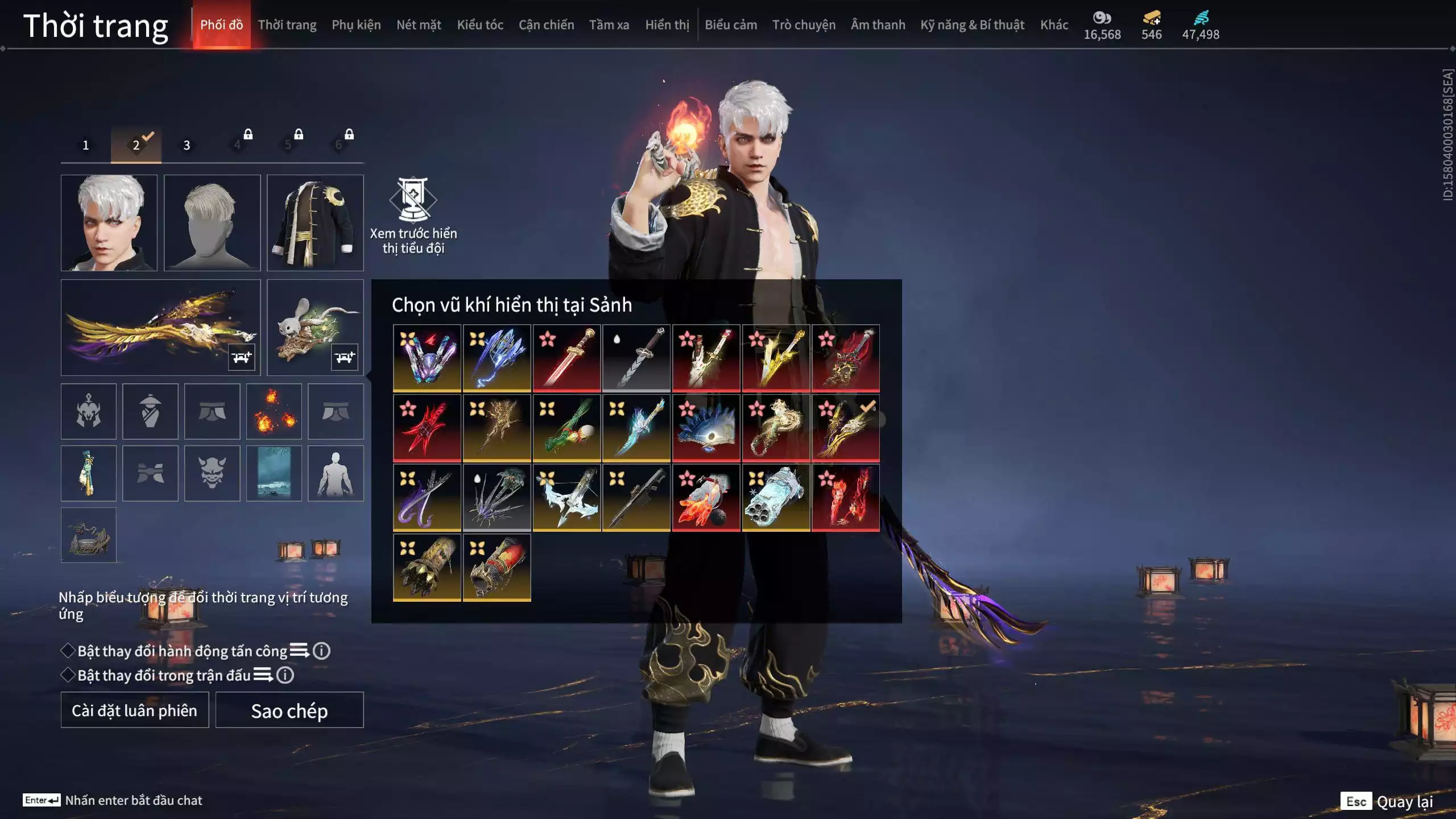This screenshot has width=1456, height=819.
Task: Open the Kiểu tóc tab
Action: coord(480,25)
